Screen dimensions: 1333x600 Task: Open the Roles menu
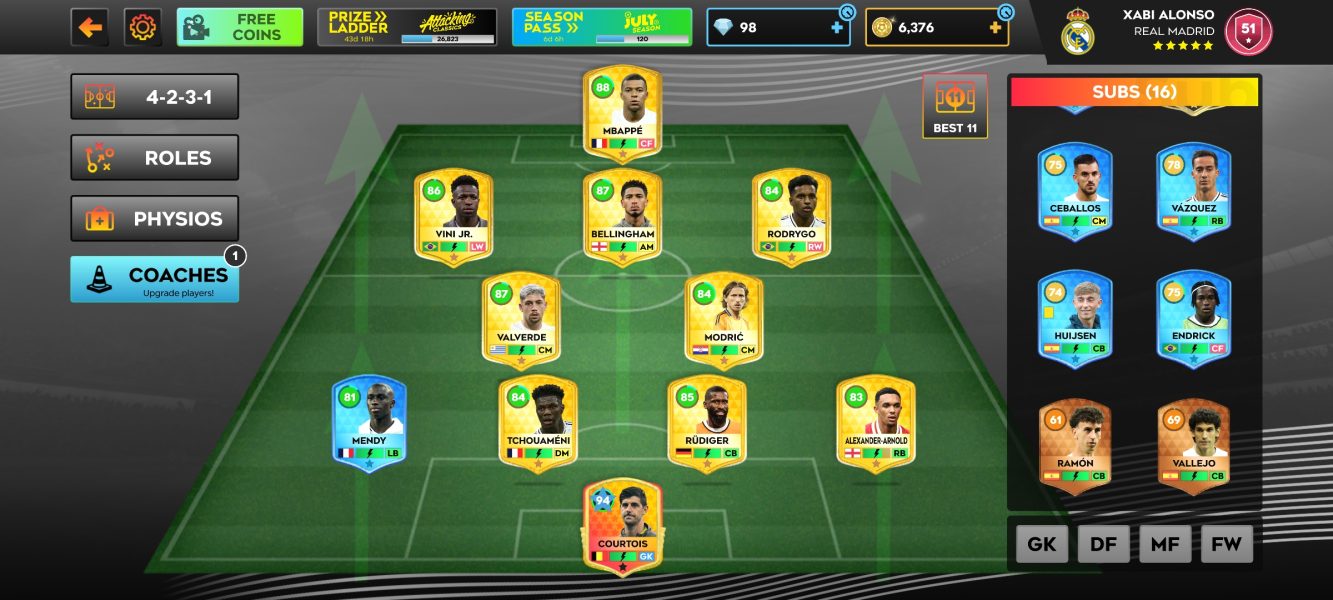pyautogui.click(x=155, y=158)
